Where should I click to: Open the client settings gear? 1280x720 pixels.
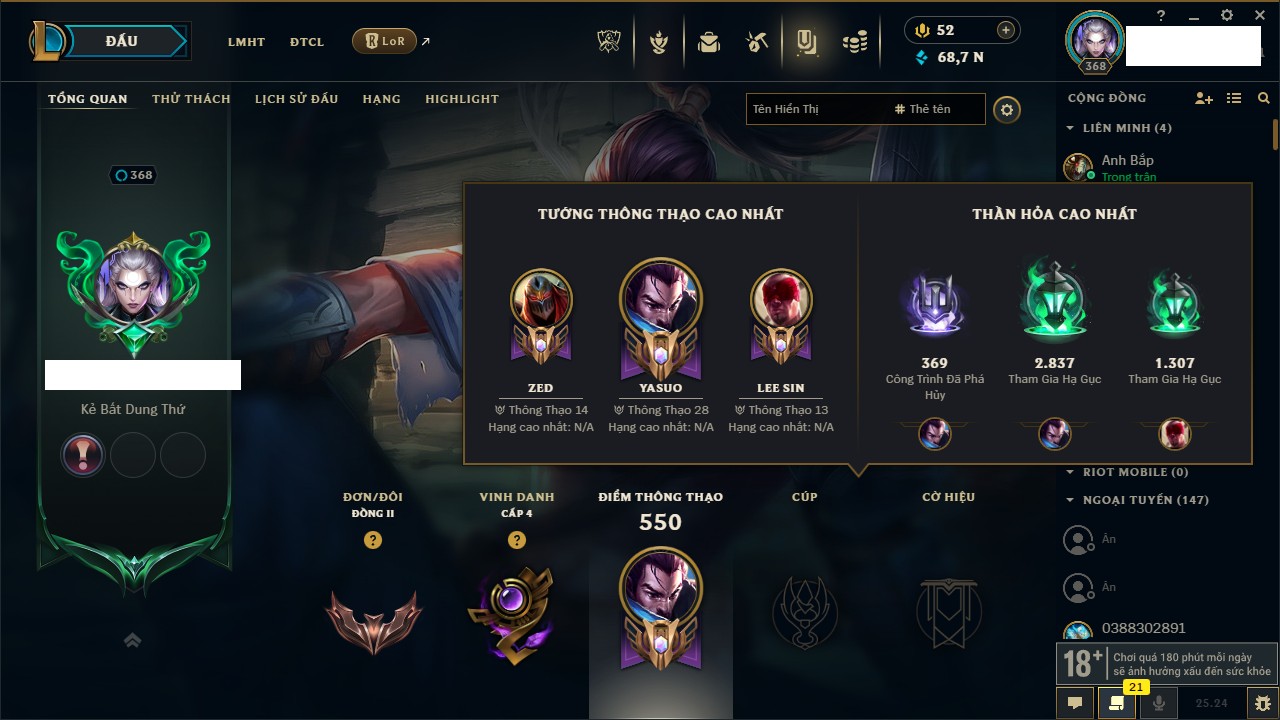click(1227, 15)
